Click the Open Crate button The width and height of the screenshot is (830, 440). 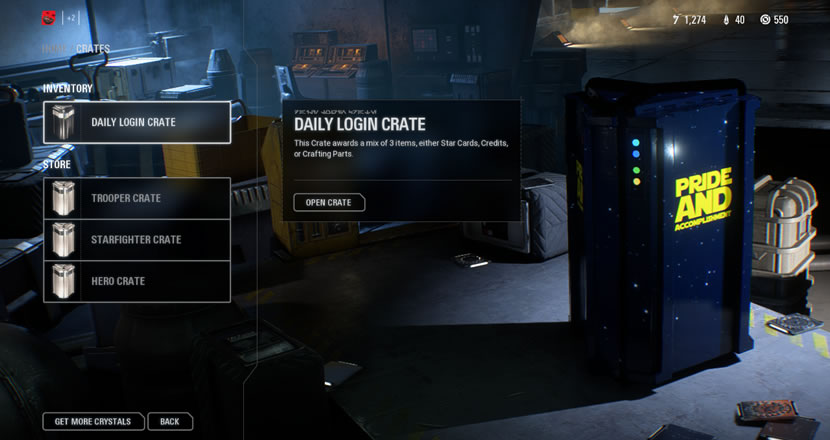pyautogui.click(x=329, y=203)
